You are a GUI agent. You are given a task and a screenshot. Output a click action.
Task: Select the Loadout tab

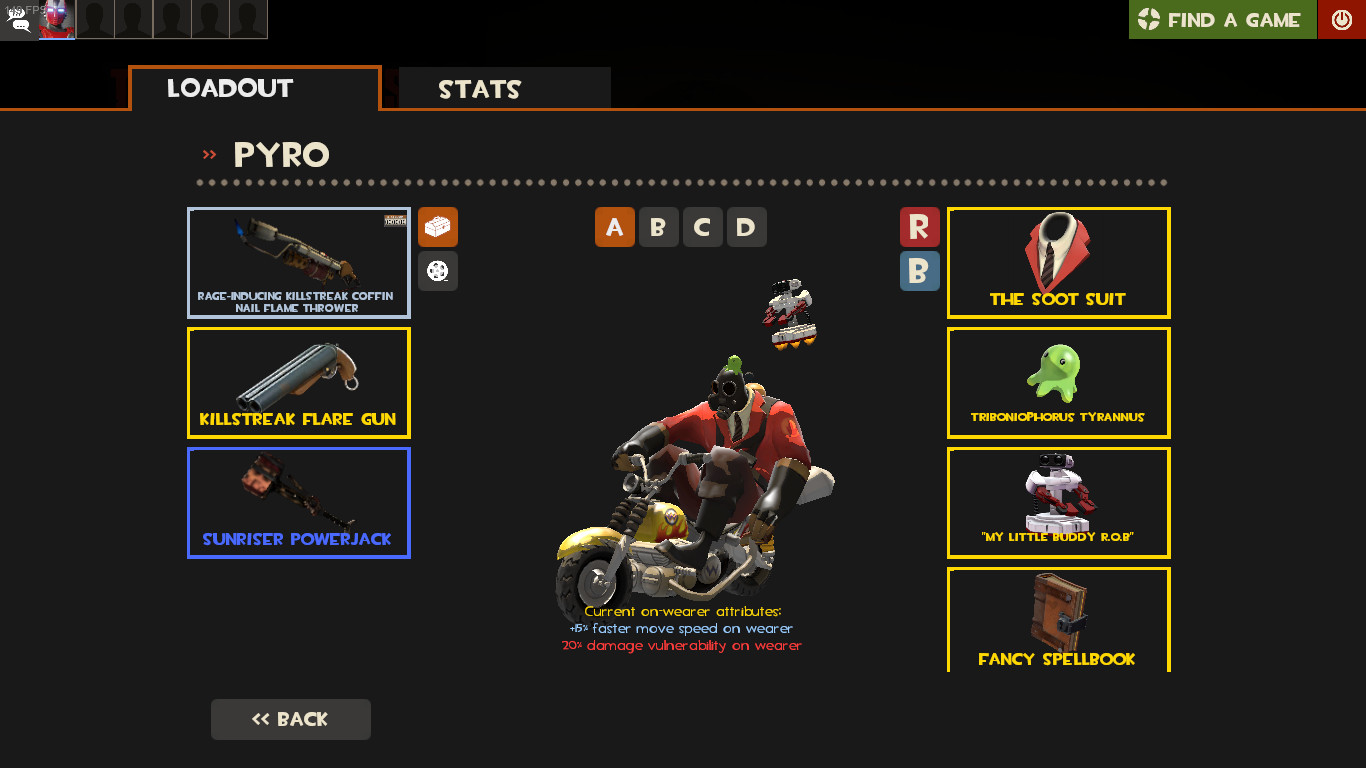click(x=230, y=88)
